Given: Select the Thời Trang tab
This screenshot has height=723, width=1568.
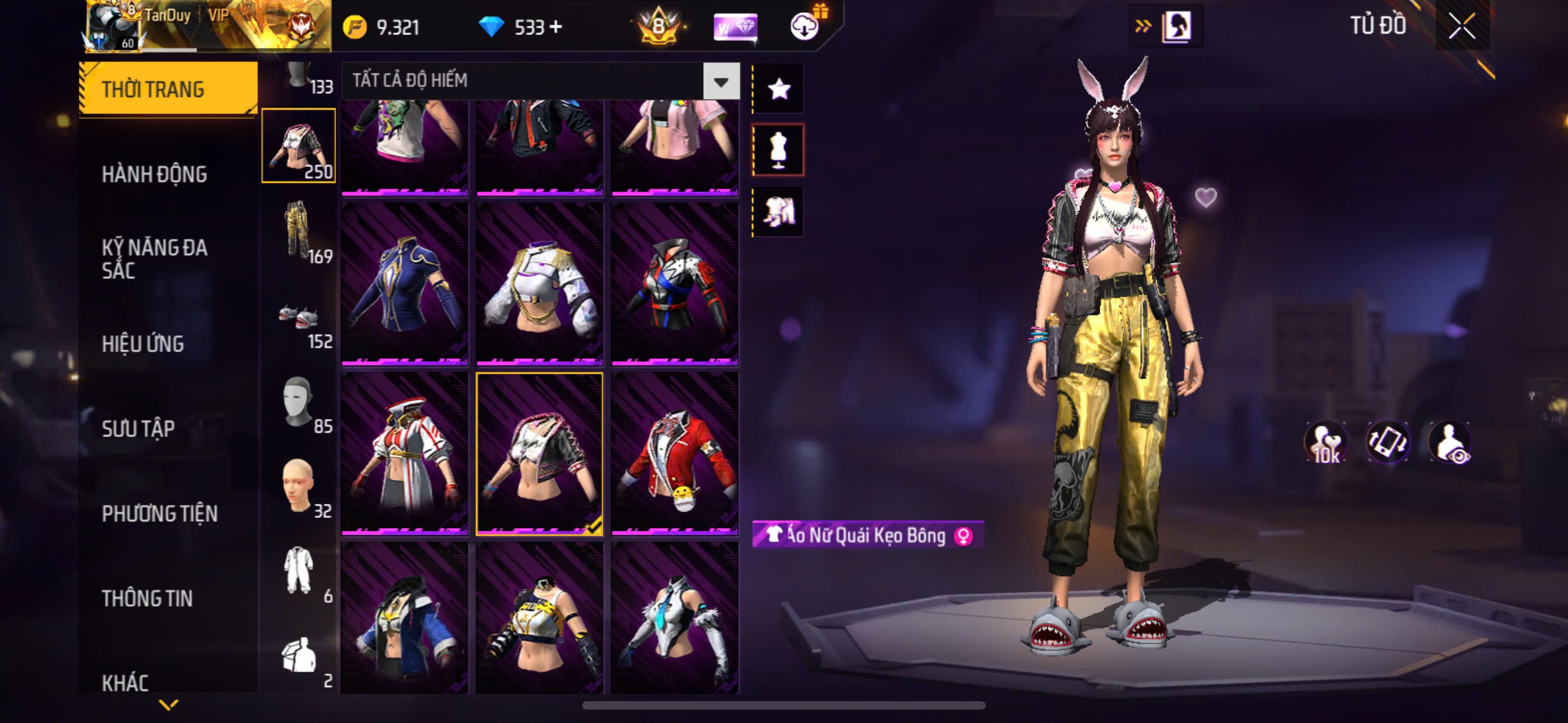Looking at the screenshot, I should [x=168, y=89].
